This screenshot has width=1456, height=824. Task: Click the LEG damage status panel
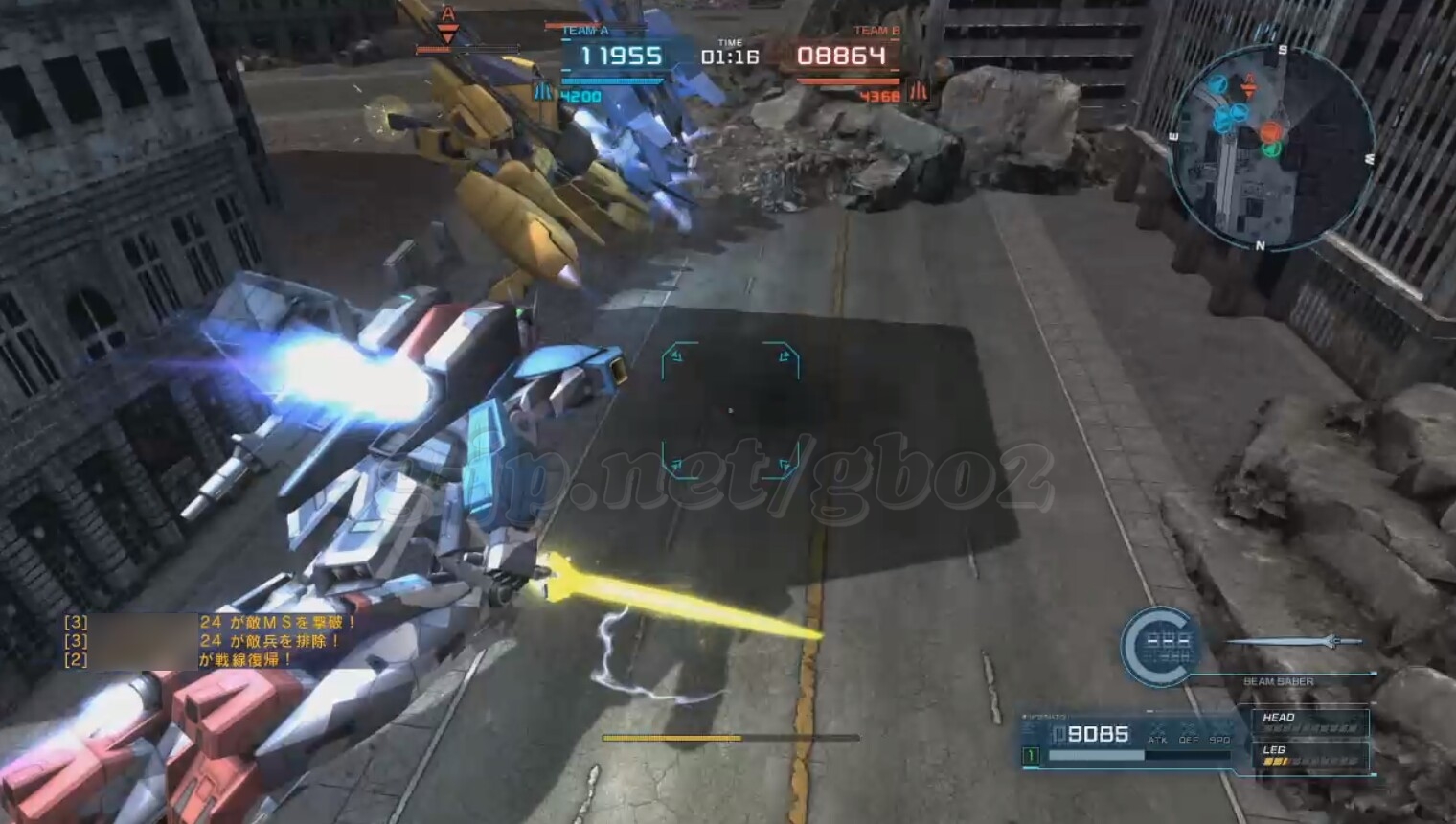pos(1309,756)
